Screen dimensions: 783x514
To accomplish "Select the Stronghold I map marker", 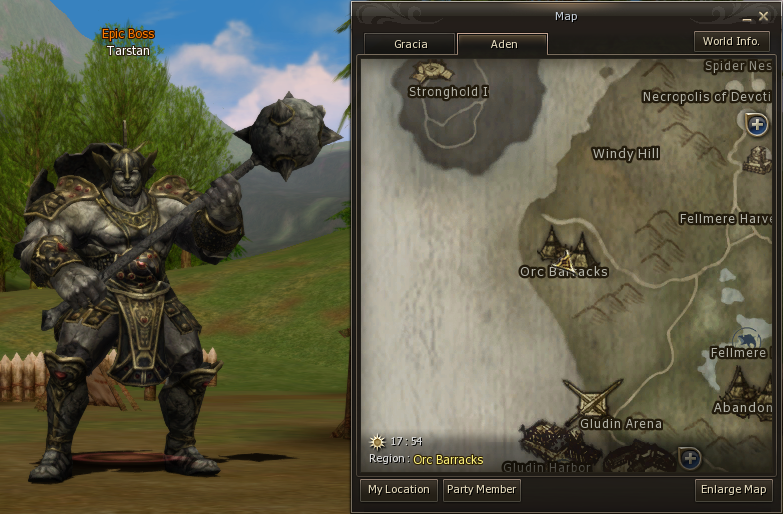I will point(432,72).
